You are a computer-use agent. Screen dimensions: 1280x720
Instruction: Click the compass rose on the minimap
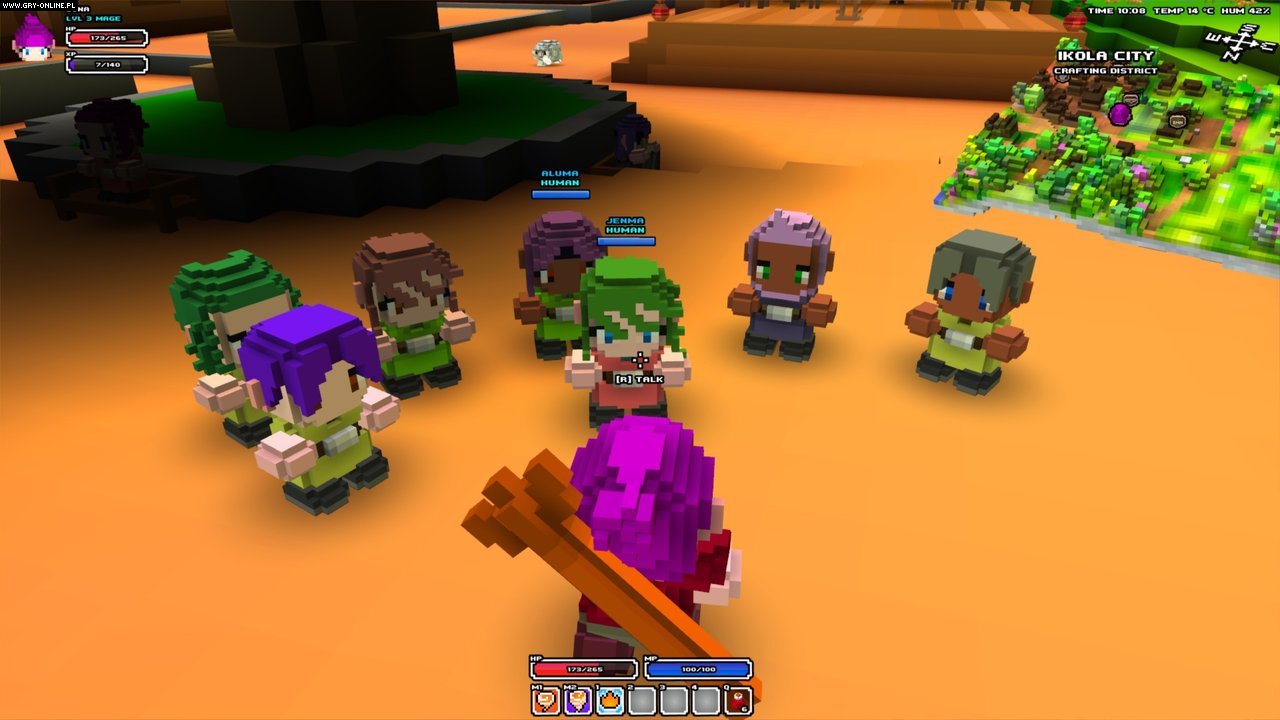1240,43
